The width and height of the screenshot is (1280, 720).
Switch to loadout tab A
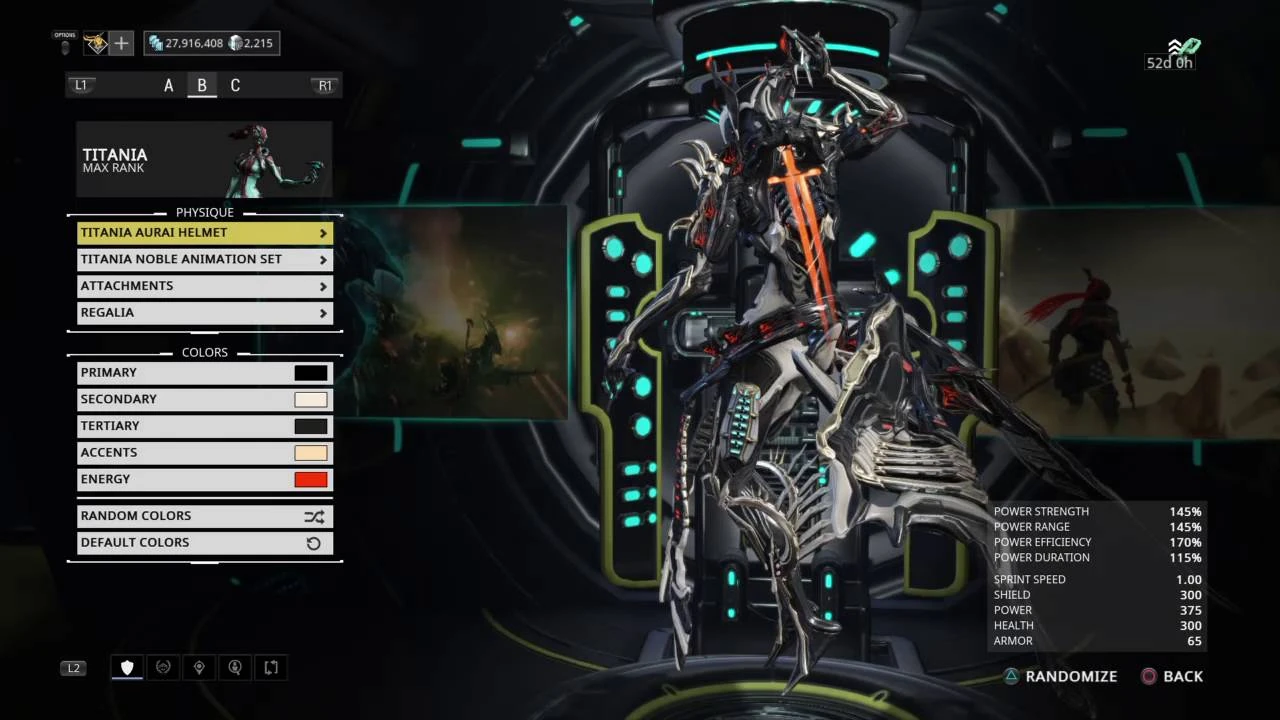click(168, 85)
